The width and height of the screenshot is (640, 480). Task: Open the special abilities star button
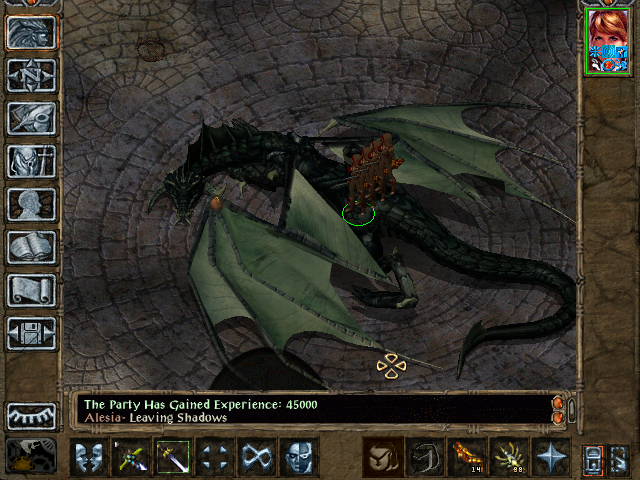pos(550,457)
